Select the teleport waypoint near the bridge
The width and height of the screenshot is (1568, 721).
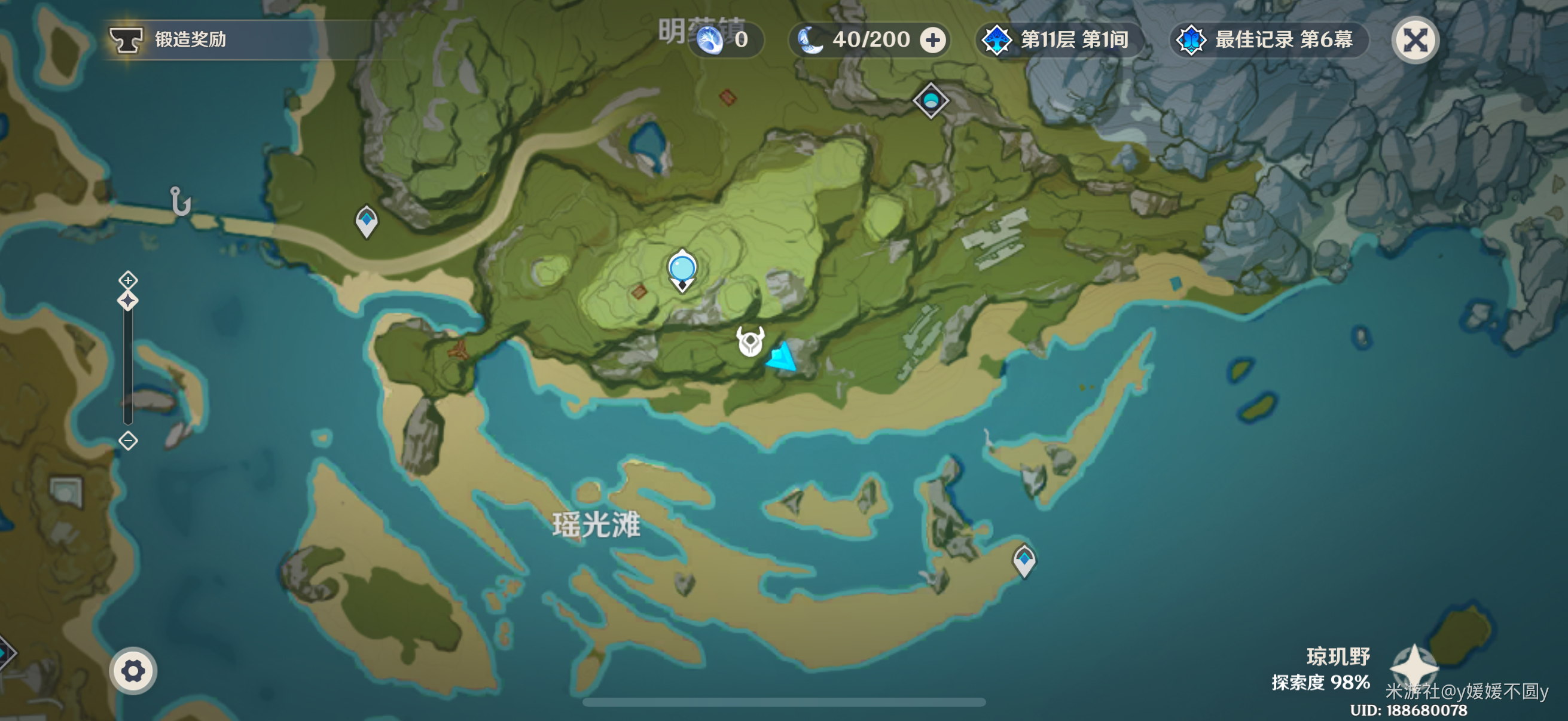coord(367,221)
